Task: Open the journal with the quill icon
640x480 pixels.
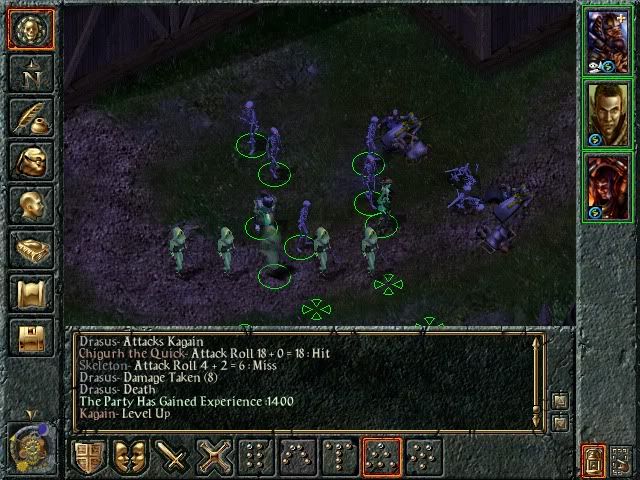Action: (31, 116)
